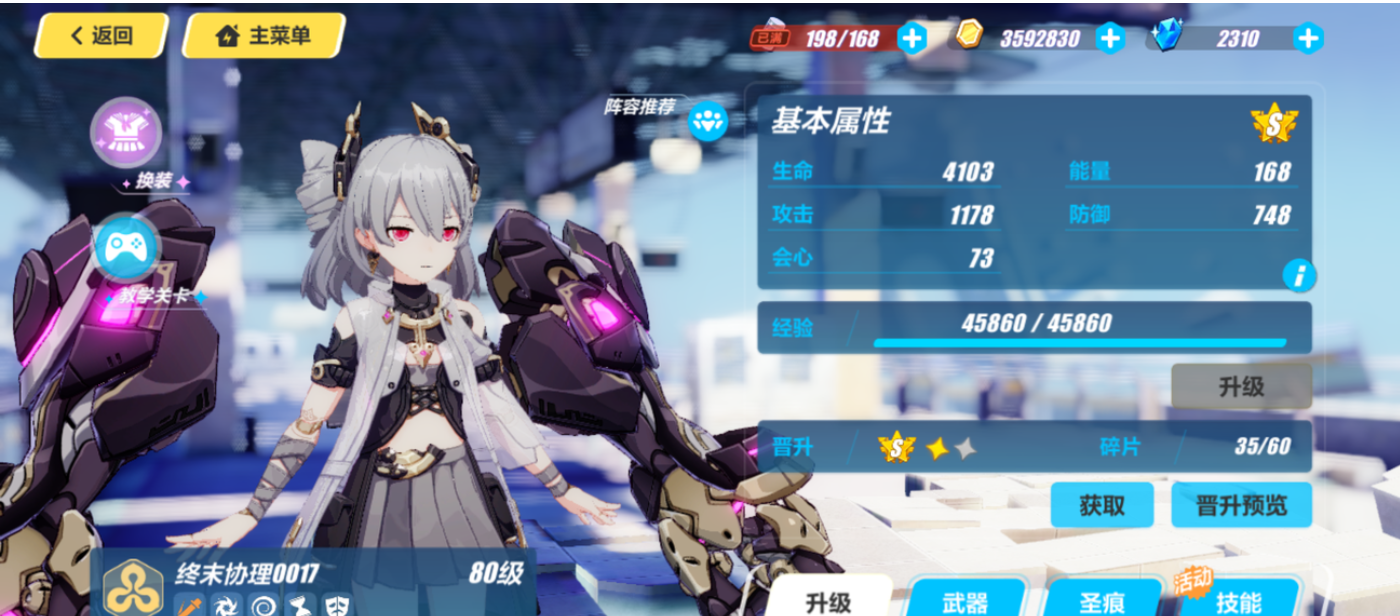
Task: Open the 换装 outfit change icon
Action: (126, 134)
